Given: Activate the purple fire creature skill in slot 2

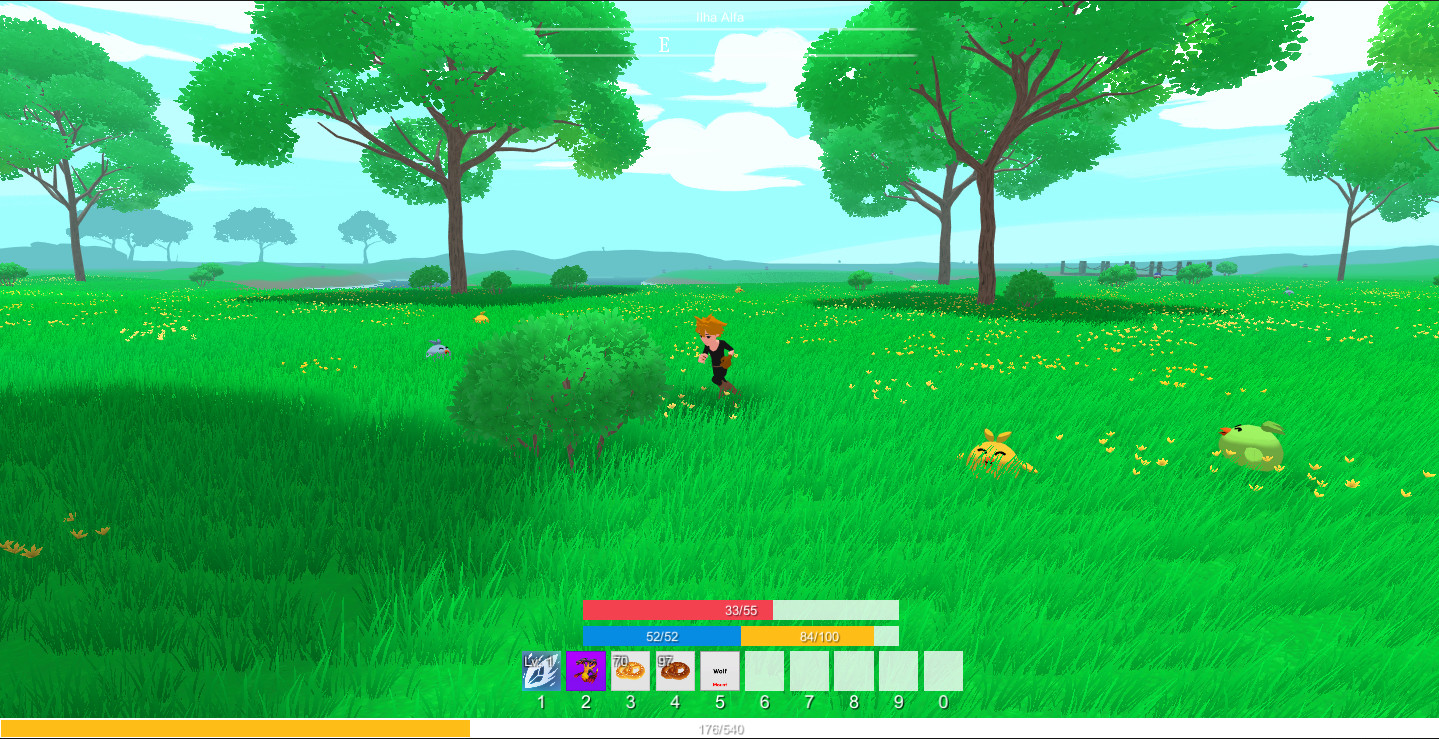Looking at the screenshot, I should [584, 671].
